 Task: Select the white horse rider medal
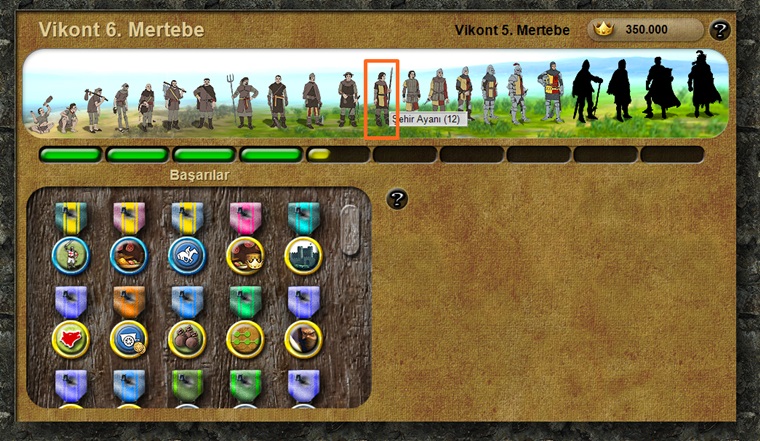click(186, 254)
